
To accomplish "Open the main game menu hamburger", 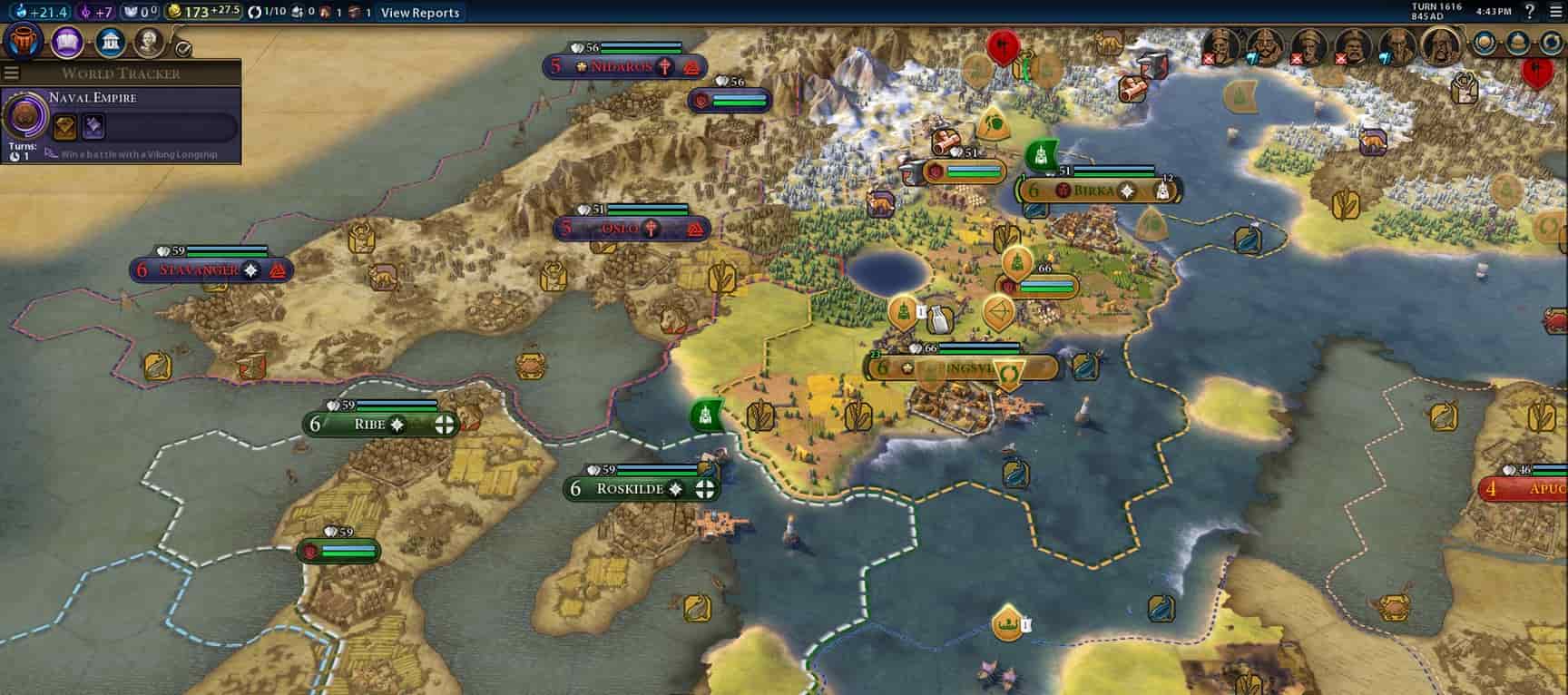I will 1553,12.
